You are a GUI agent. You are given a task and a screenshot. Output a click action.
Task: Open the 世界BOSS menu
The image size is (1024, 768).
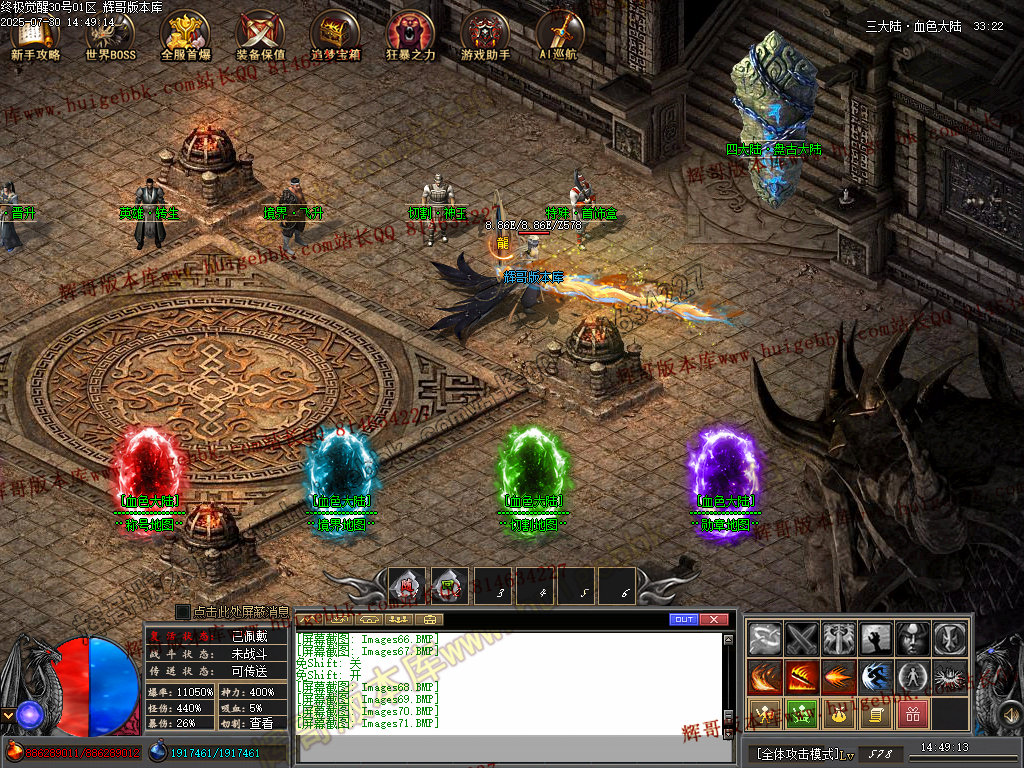click(x=110, y=36)
